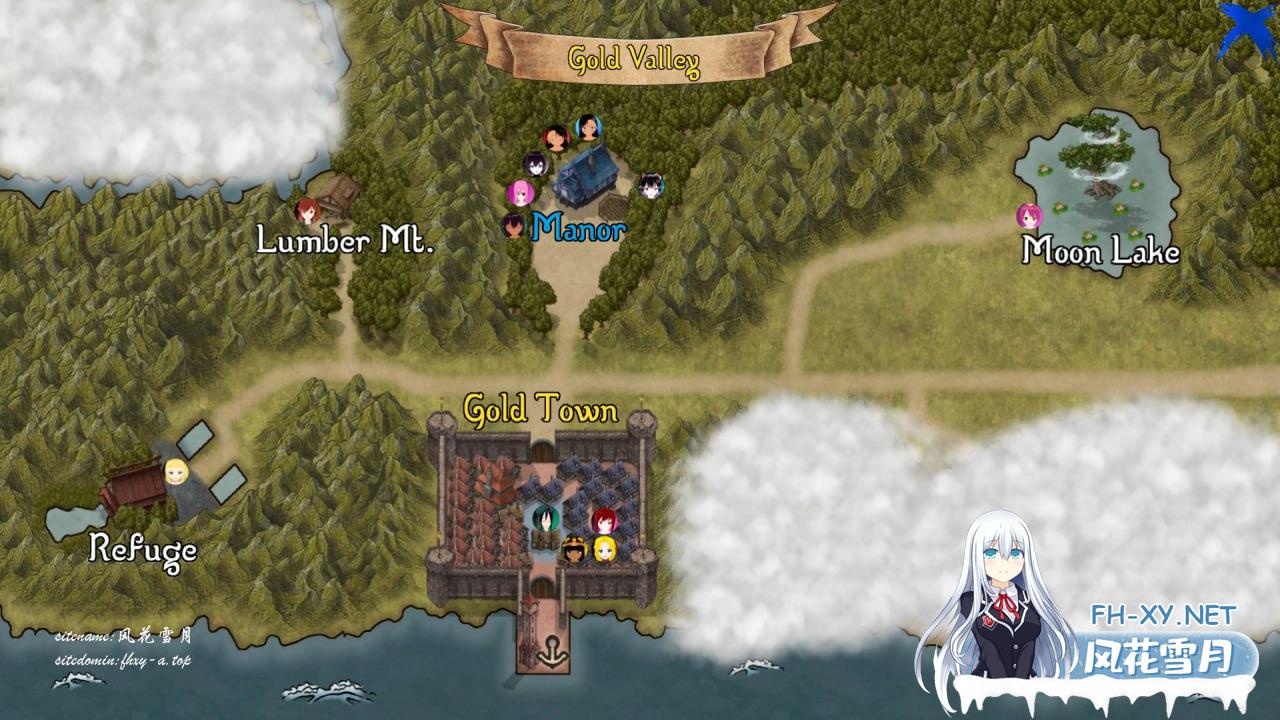The height and width of the screenshot is (720, 1280).
Task: Go to Moon Lake
Action: click(1100, 250)
